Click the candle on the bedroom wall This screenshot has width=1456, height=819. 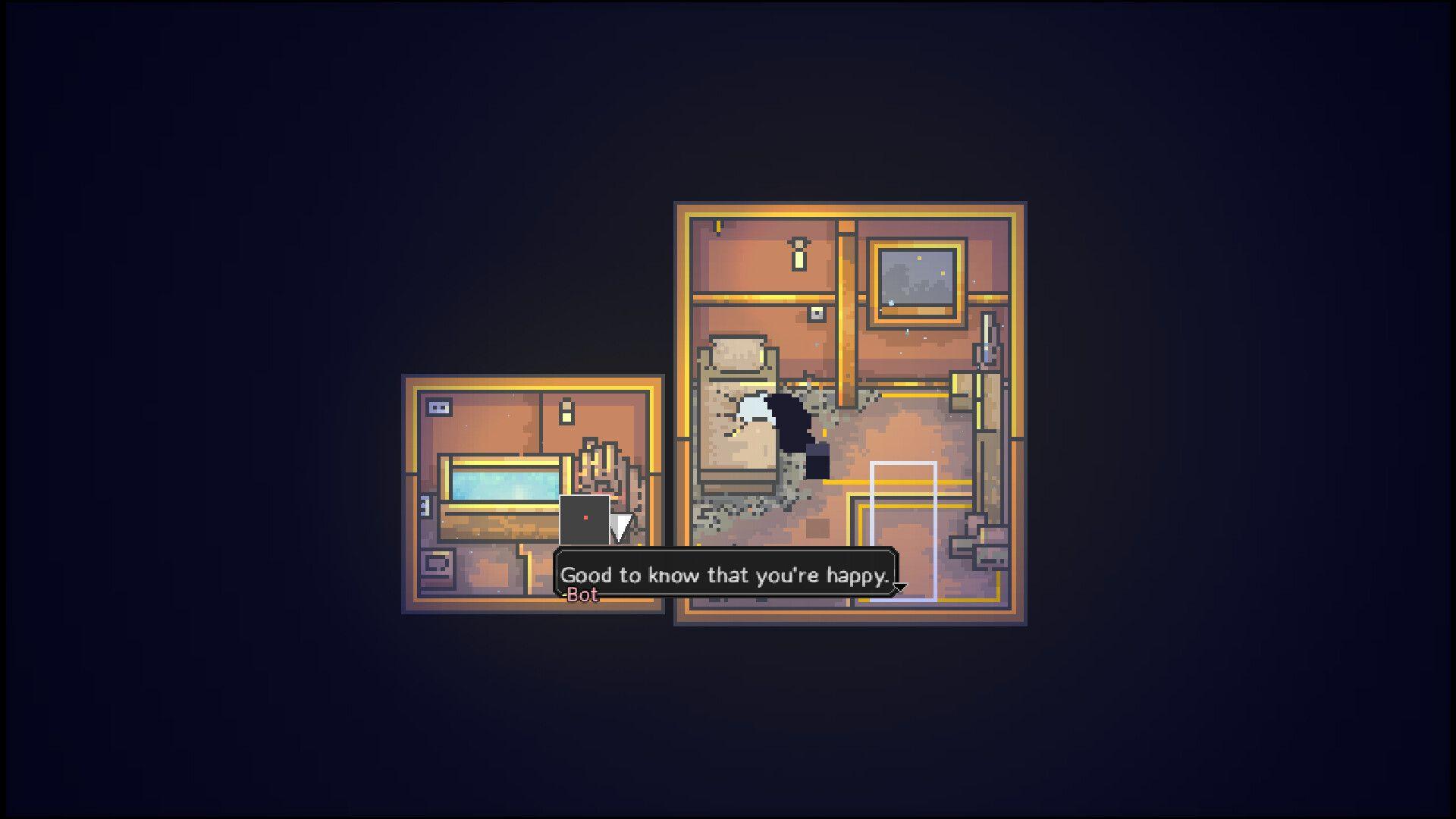pyautogui.click(x=798, y=256)
